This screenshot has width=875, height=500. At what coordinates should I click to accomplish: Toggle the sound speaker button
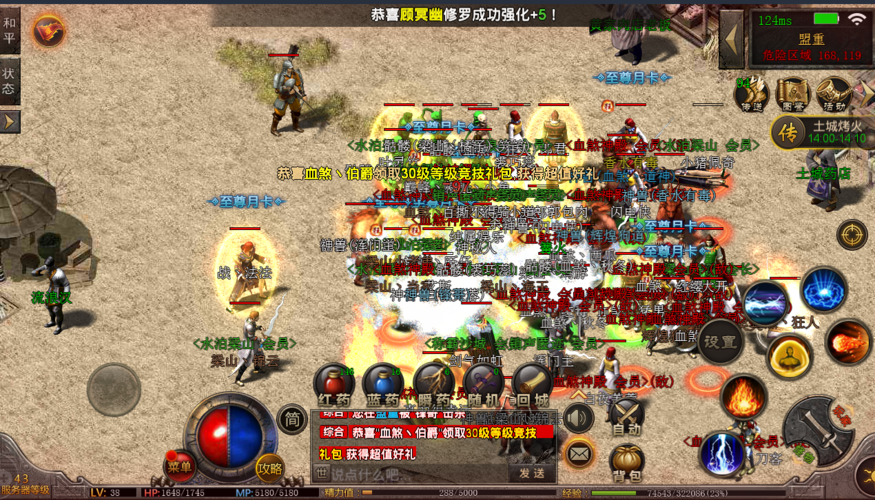click(x=578, y=418)
